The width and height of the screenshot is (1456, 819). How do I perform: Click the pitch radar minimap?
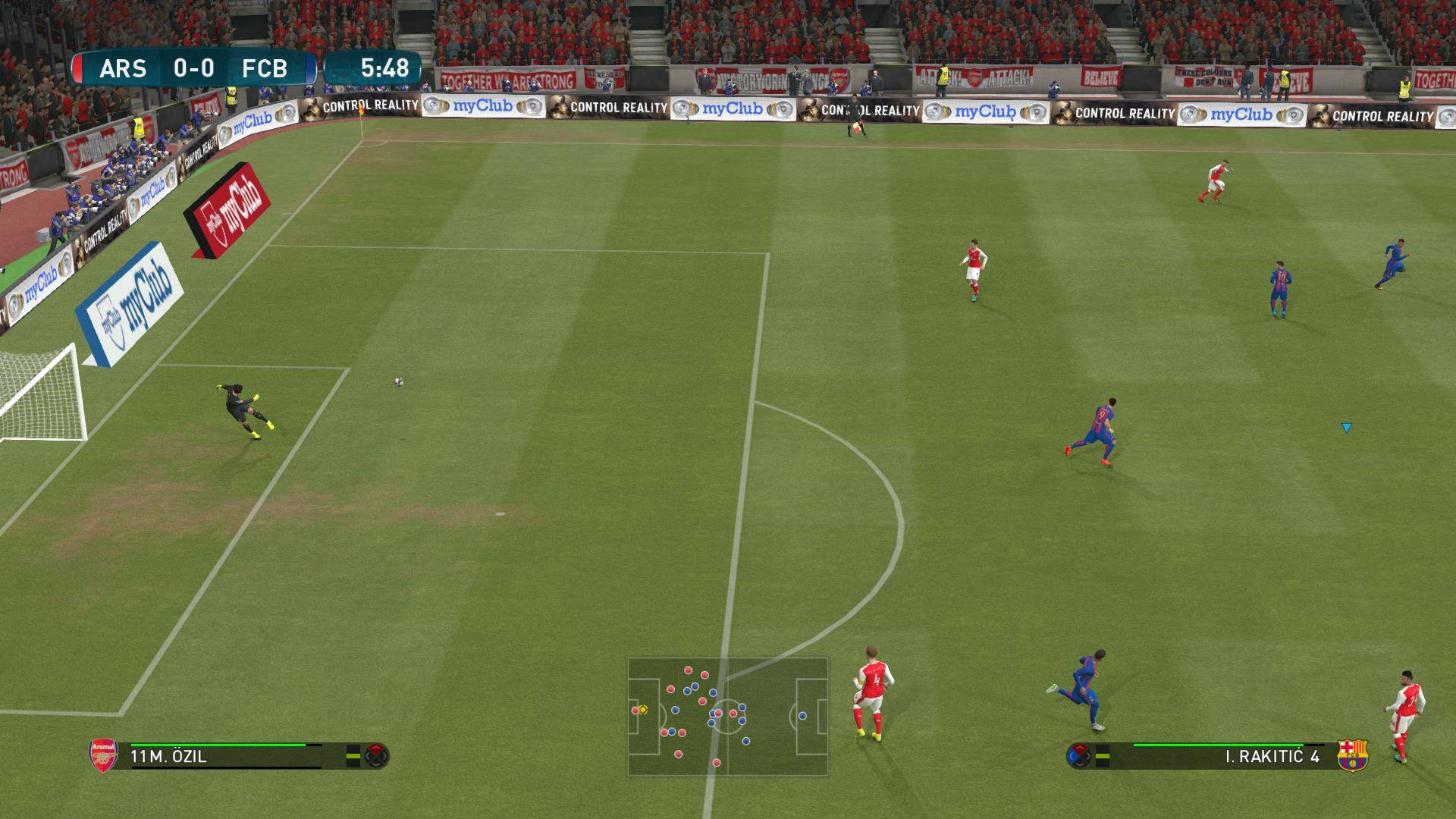727,716
